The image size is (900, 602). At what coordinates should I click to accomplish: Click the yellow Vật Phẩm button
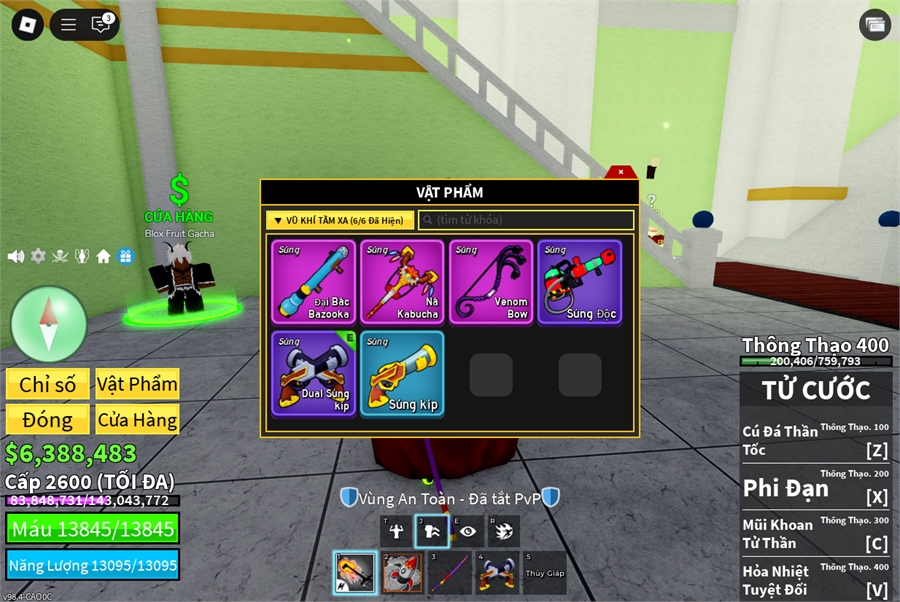click(x=137, y=385)
